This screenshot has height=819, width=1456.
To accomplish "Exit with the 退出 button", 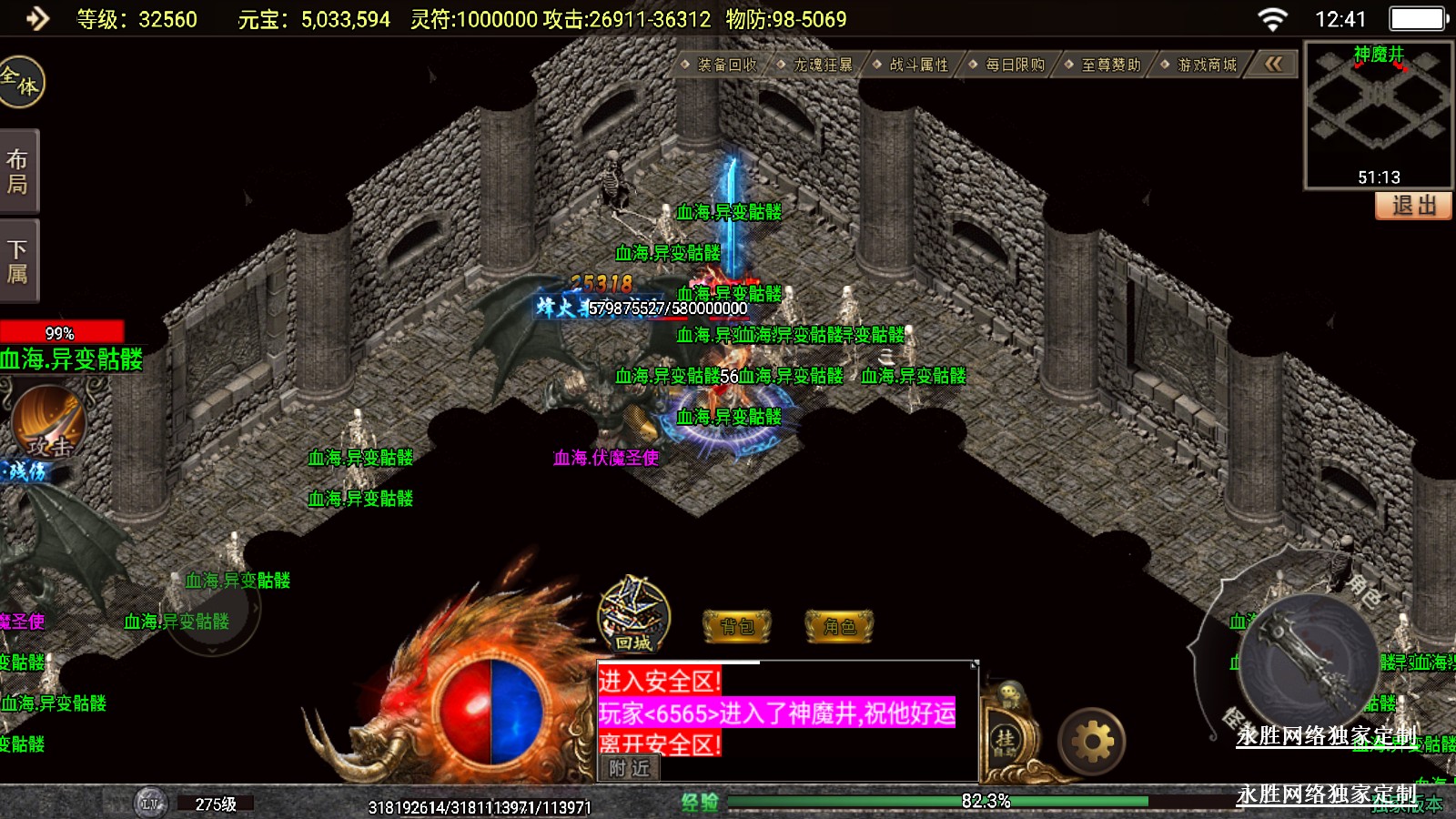I will point(1413,206).
